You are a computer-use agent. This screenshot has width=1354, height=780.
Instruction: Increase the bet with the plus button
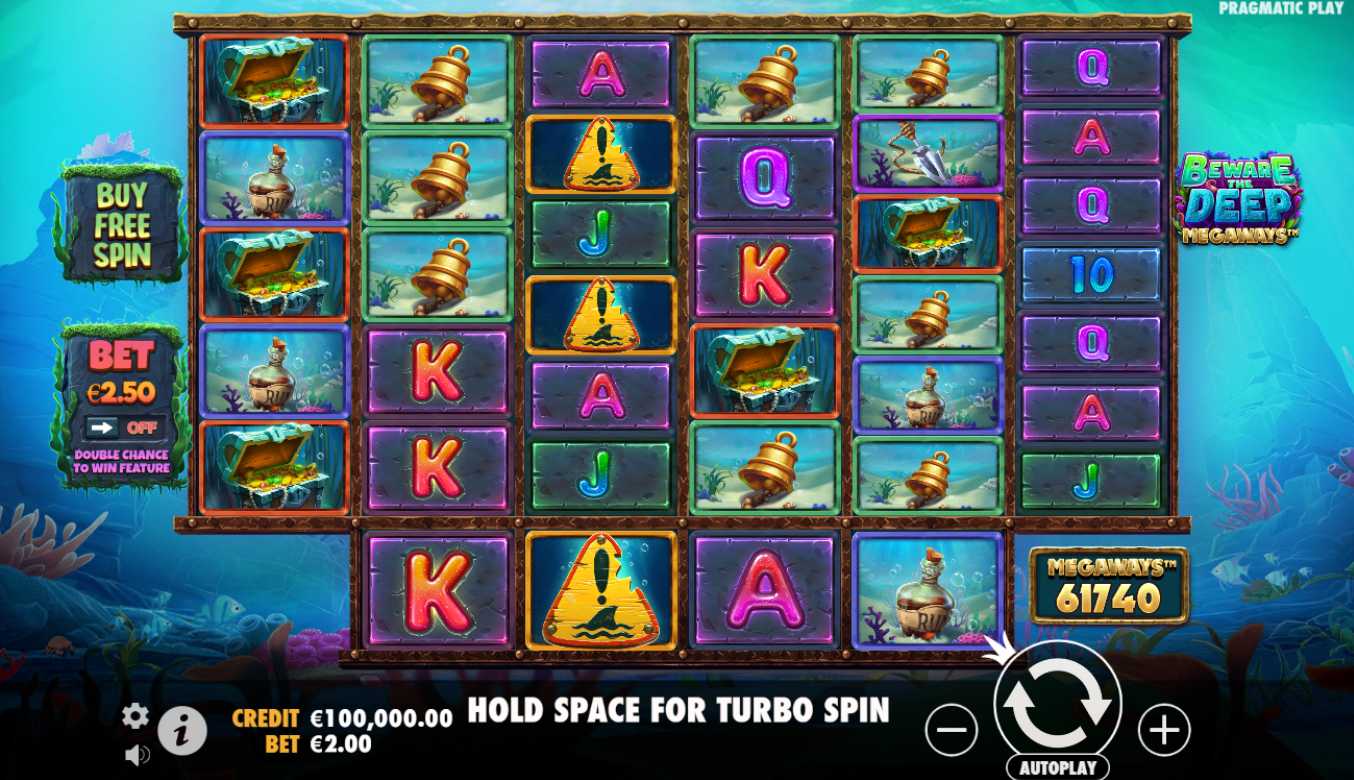tap(1164, 729)
